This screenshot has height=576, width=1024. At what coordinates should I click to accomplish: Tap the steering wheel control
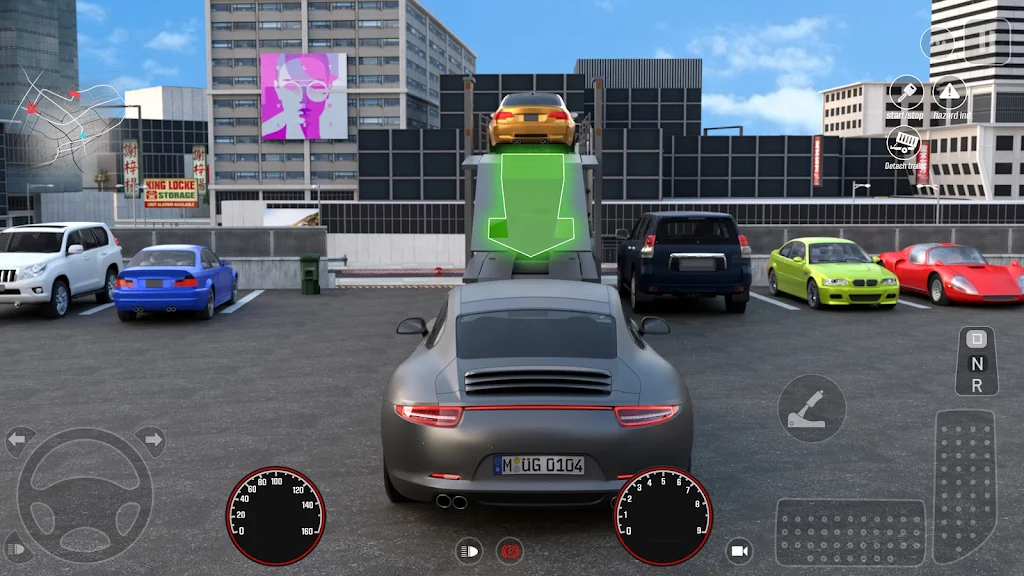coord(85,494)
